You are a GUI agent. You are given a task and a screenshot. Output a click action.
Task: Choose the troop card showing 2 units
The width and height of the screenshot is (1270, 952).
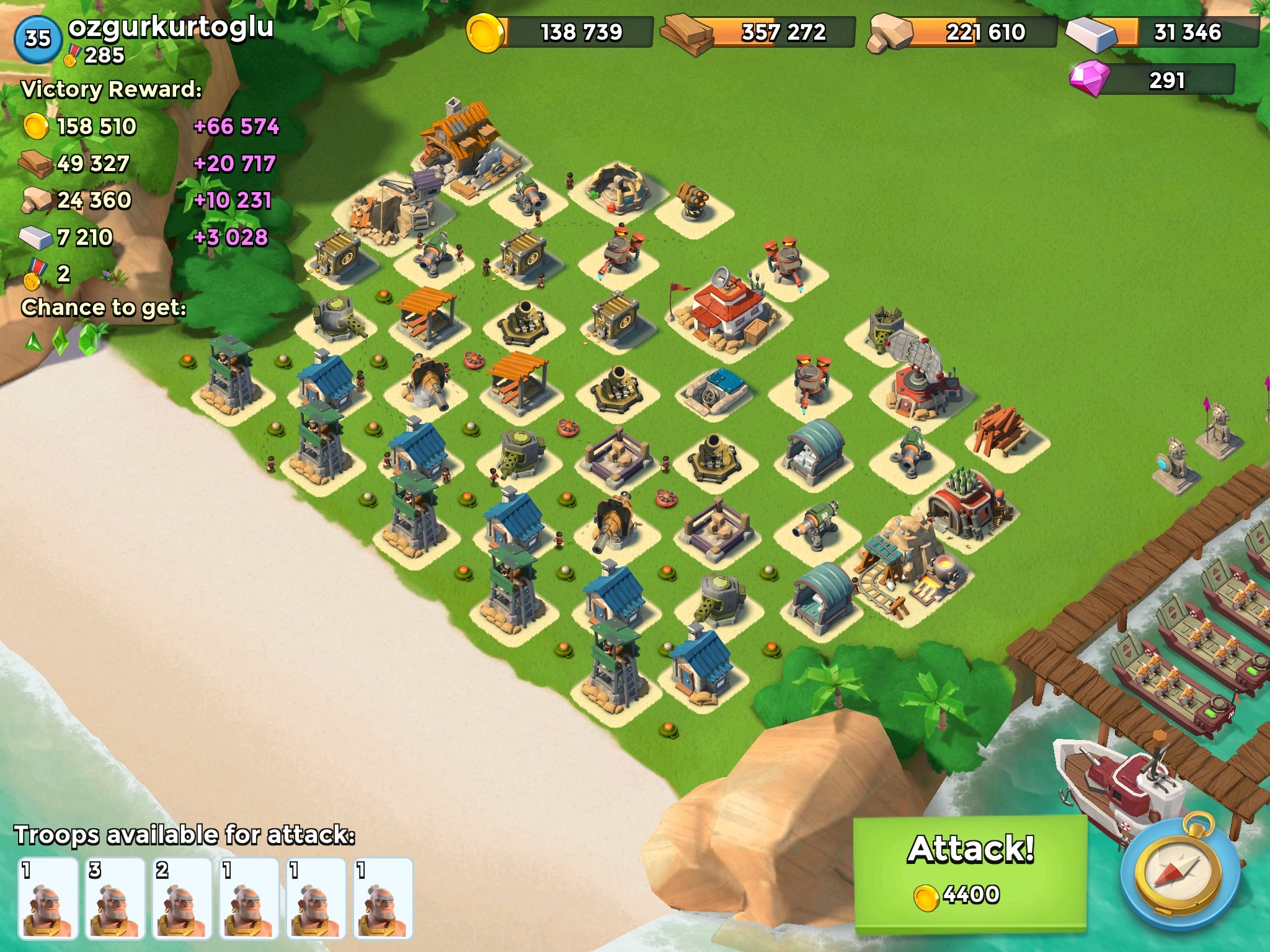pos(182,897)
